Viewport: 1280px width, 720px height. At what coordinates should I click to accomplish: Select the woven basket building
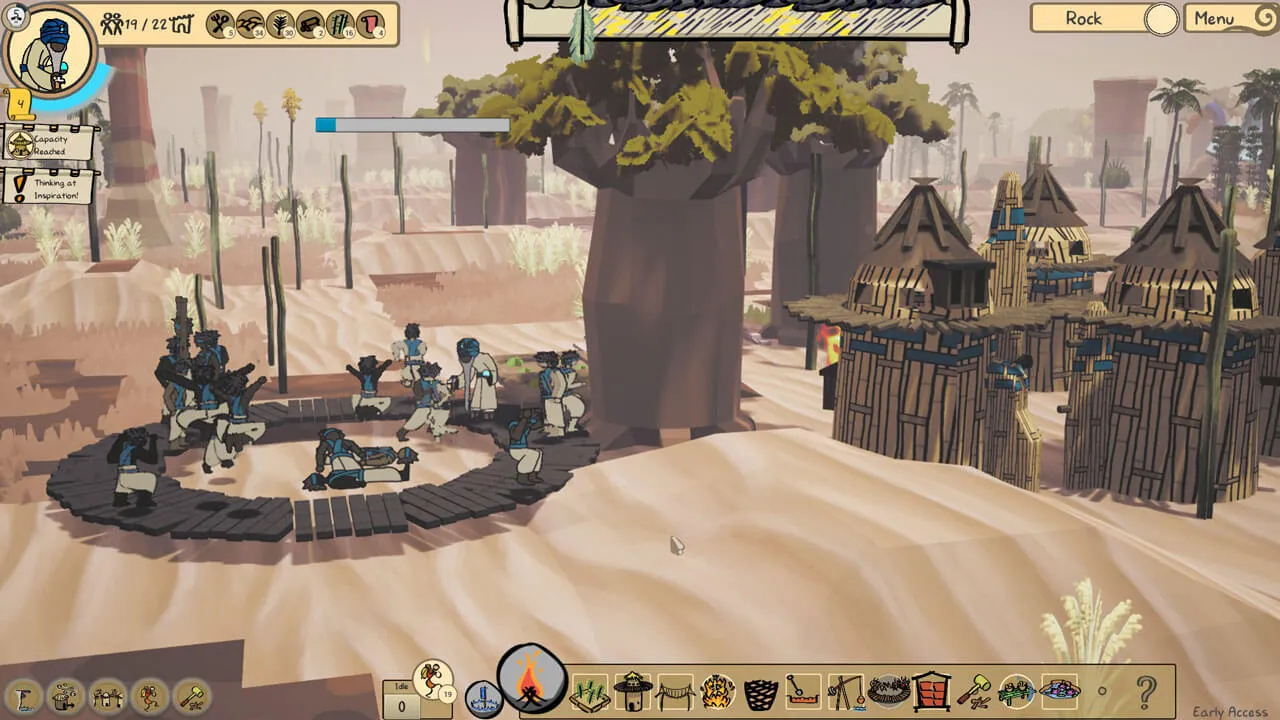(x=761, y=691)
